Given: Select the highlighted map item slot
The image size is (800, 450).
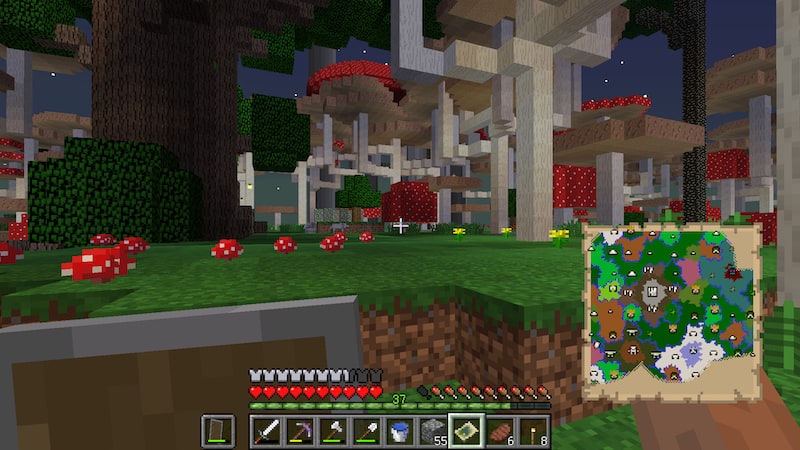Looking at the screenshot, I should tap(466, 432).
